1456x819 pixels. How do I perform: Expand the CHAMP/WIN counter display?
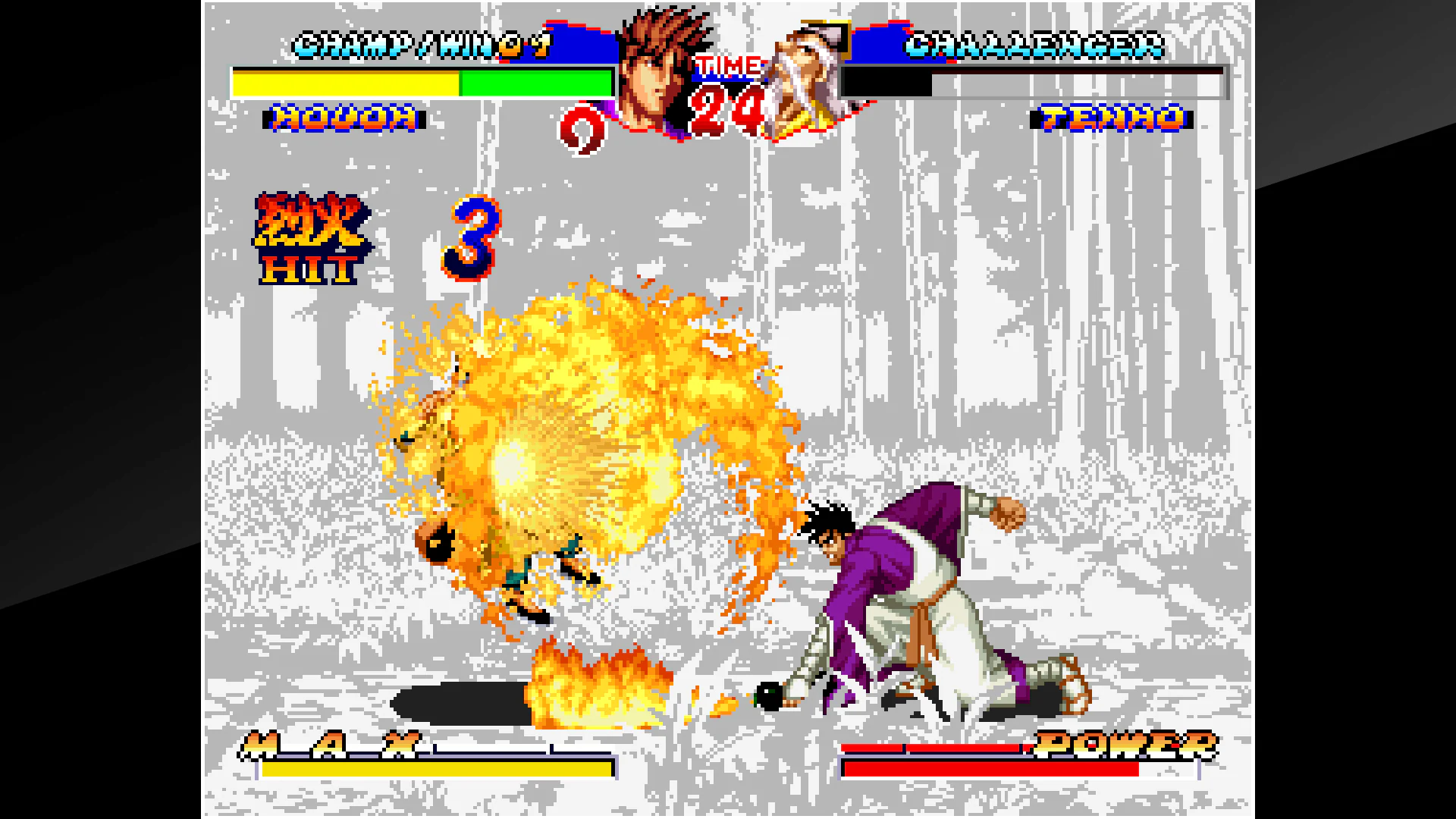(x=421, y=45)
